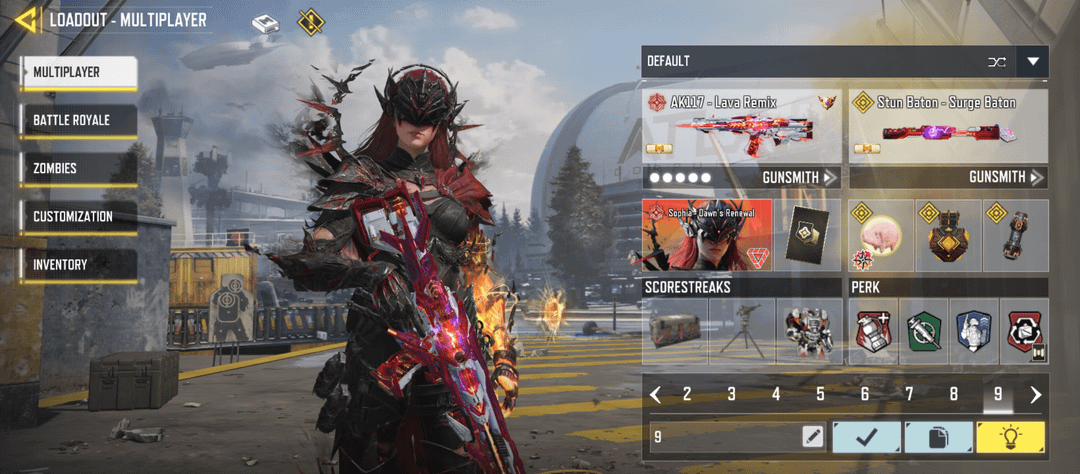Select the mech robot scorestreak slot
The image size is (1080, 474).
[x=806, y=331]
